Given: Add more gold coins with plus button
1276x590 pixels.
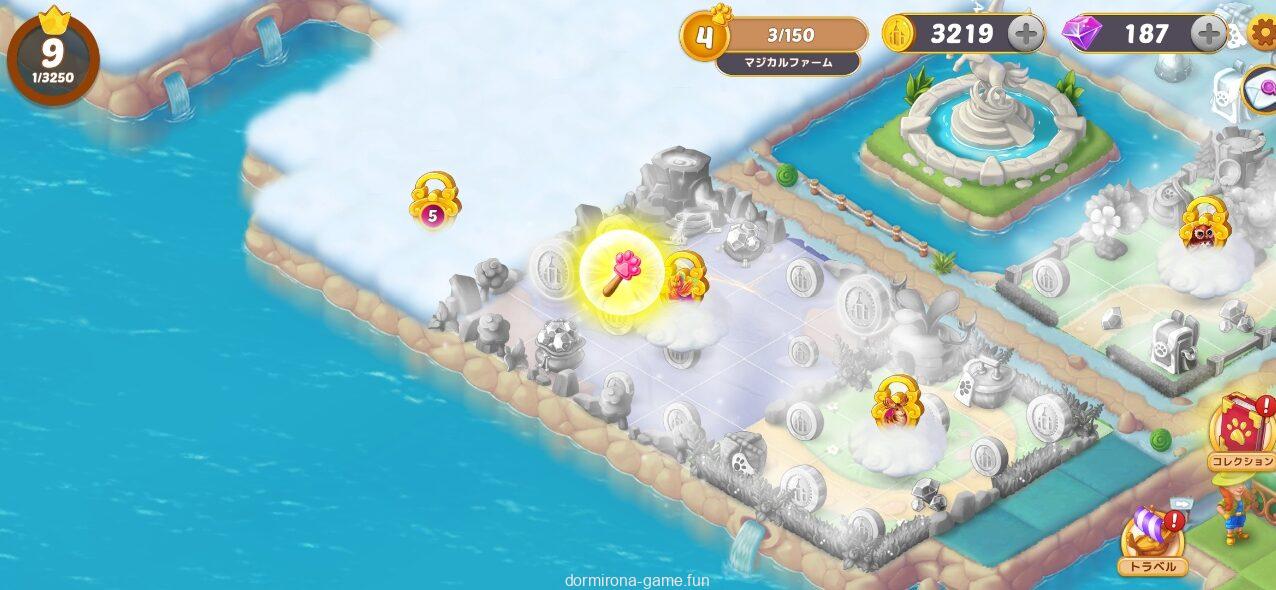Looking at the screenshot, I should click(1026, 34).
